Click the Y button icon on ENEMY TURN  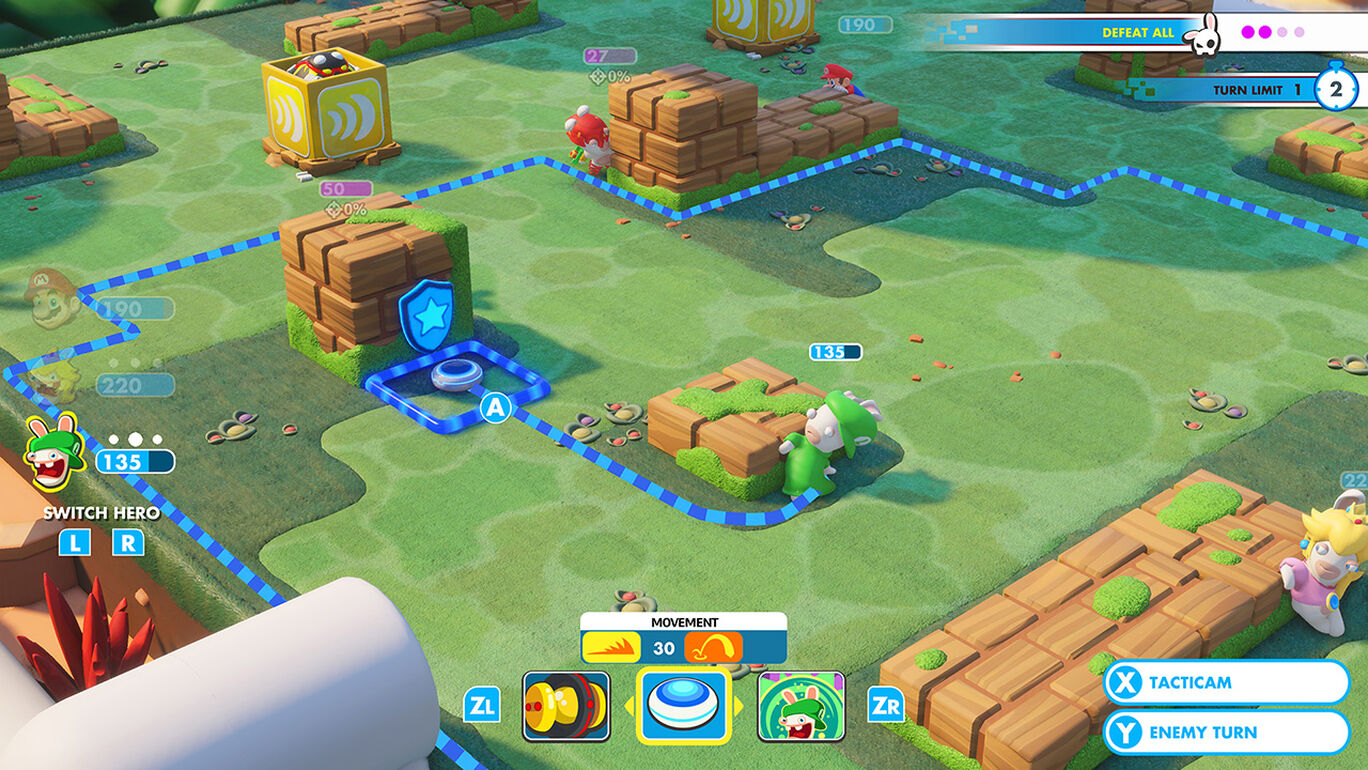[1127, 731]
